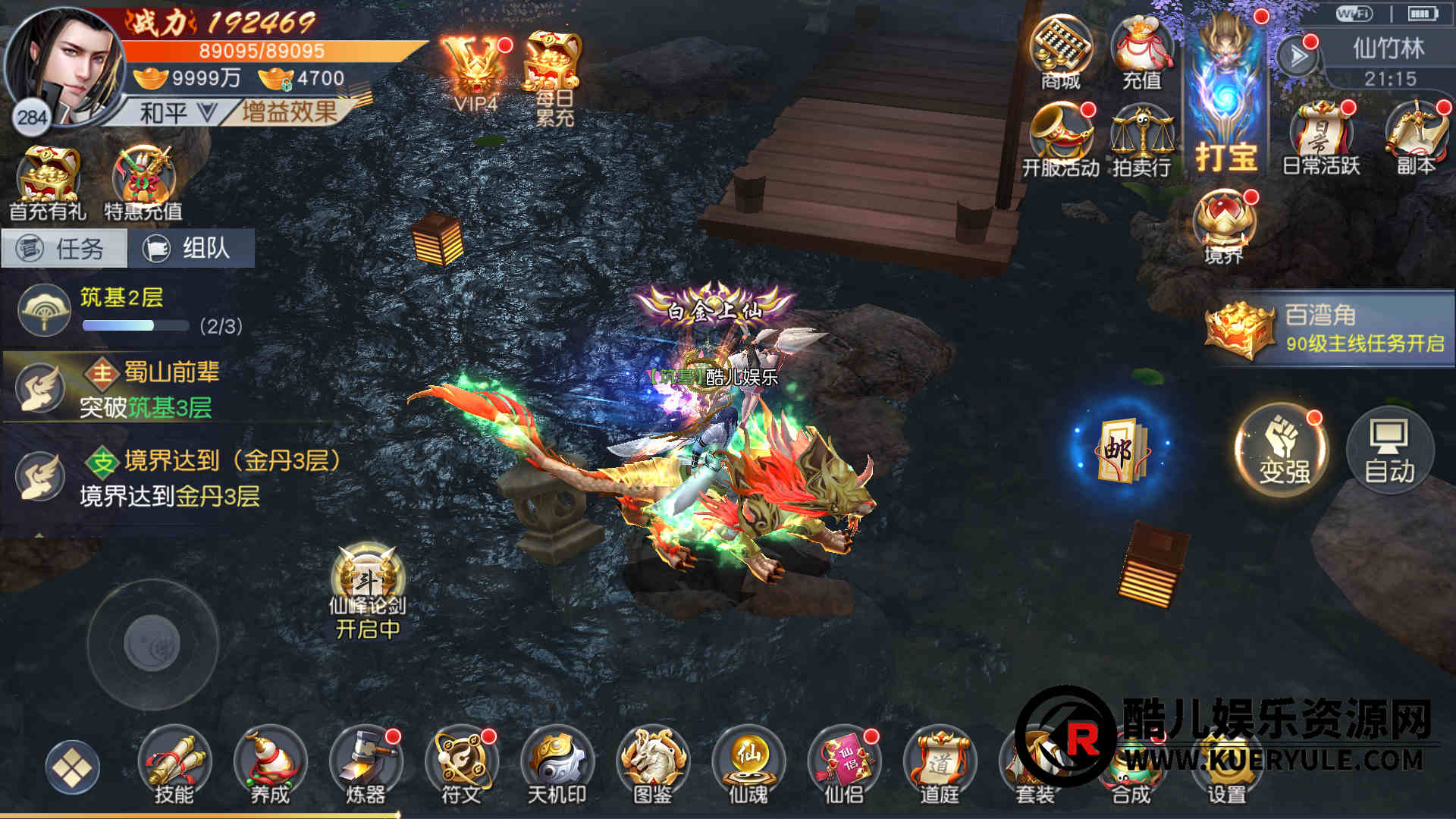Open the 商城 shop icon

(x=1060, y=52)
